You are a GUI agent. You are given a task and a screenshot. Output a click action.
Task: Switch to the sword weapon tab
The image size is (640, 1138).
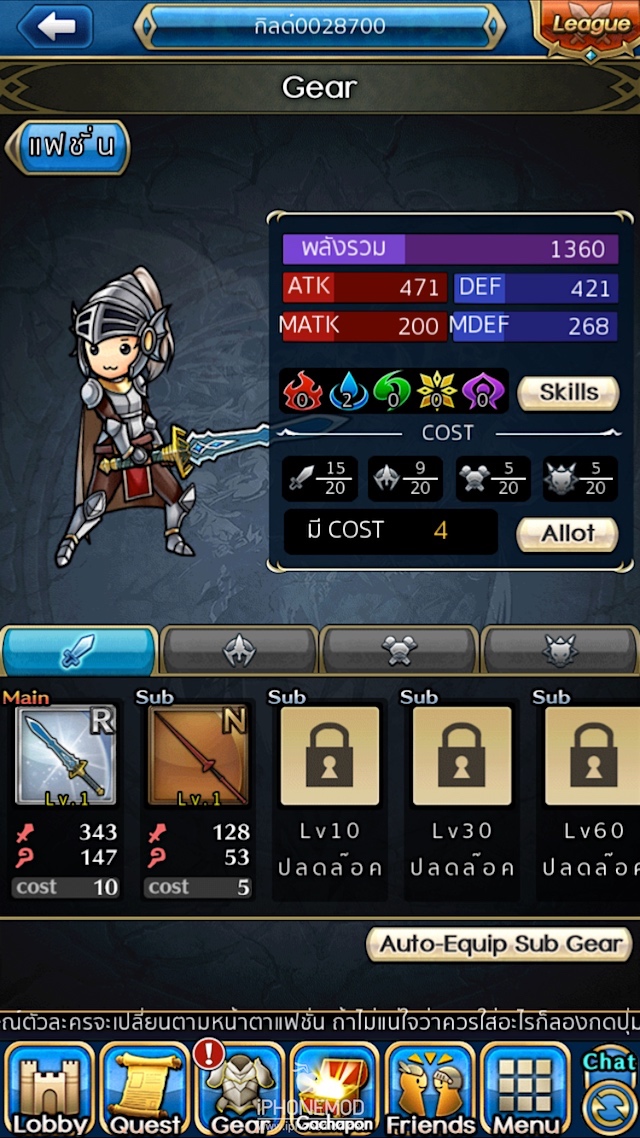point(79,651)
